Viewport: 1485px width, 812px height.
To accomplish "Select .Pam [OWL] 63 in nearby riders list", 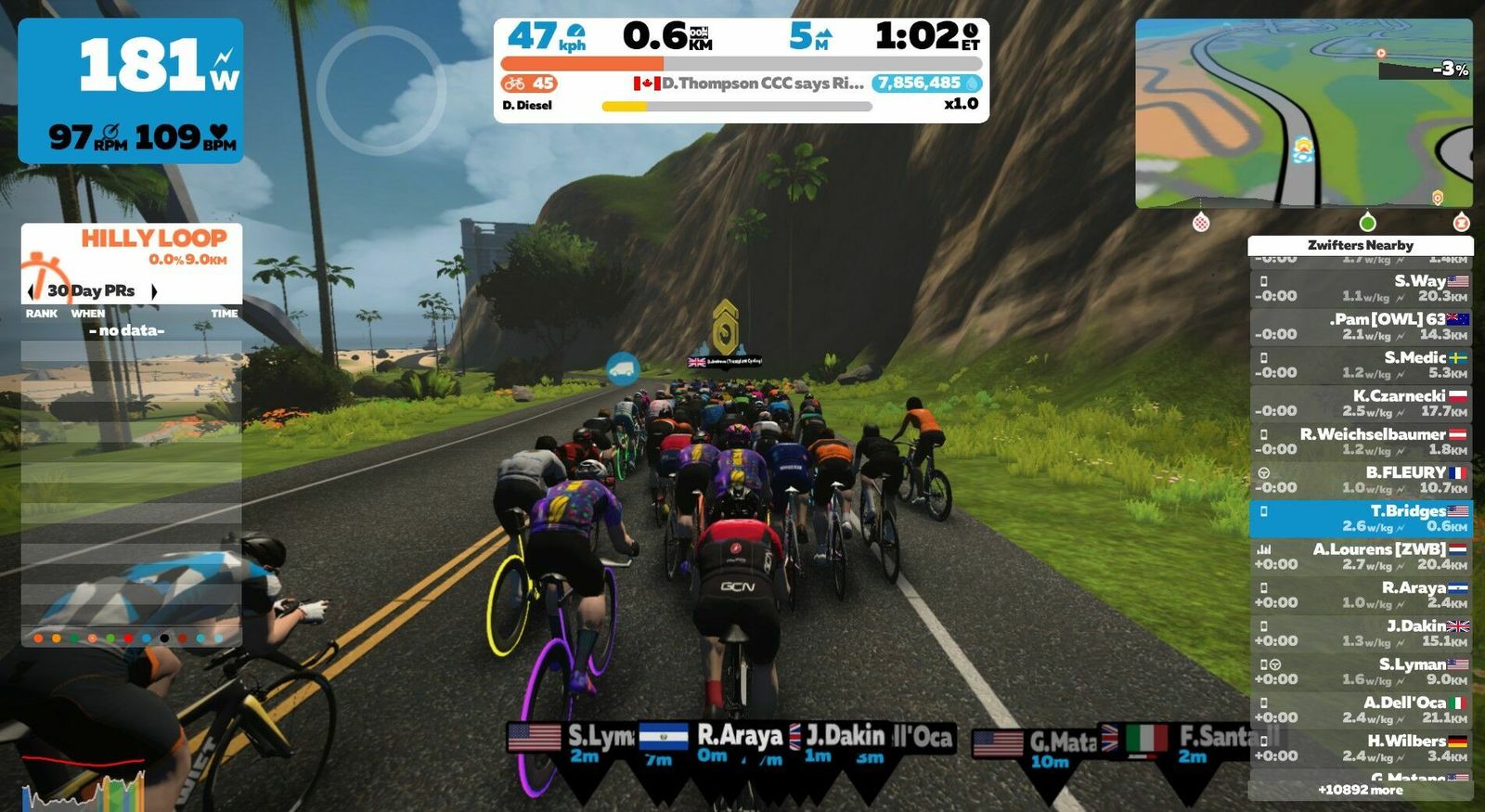I will tap(1360, 327).
